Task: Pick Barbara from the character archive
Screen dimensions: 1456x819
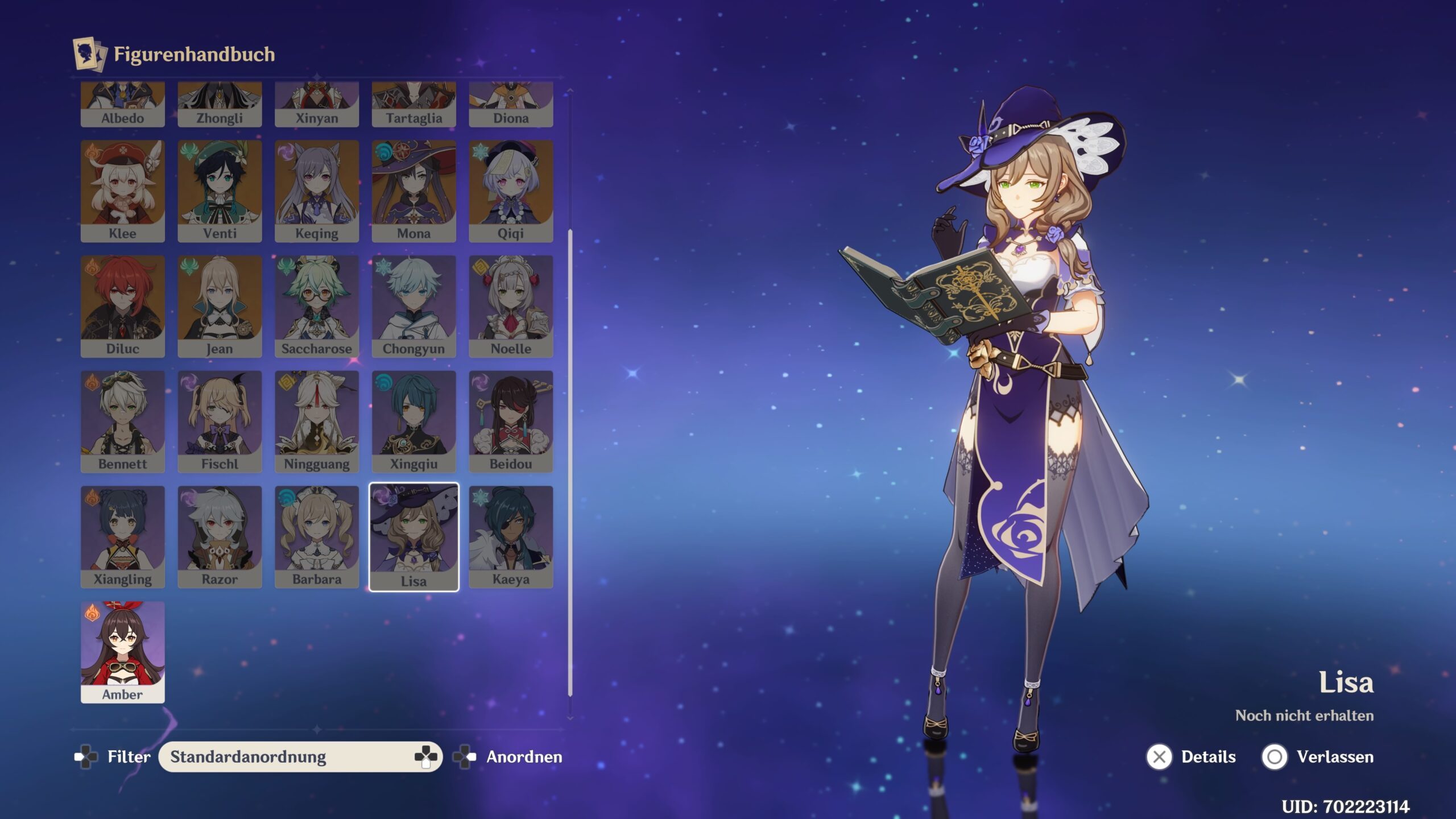Action: (x=317, y=536)
